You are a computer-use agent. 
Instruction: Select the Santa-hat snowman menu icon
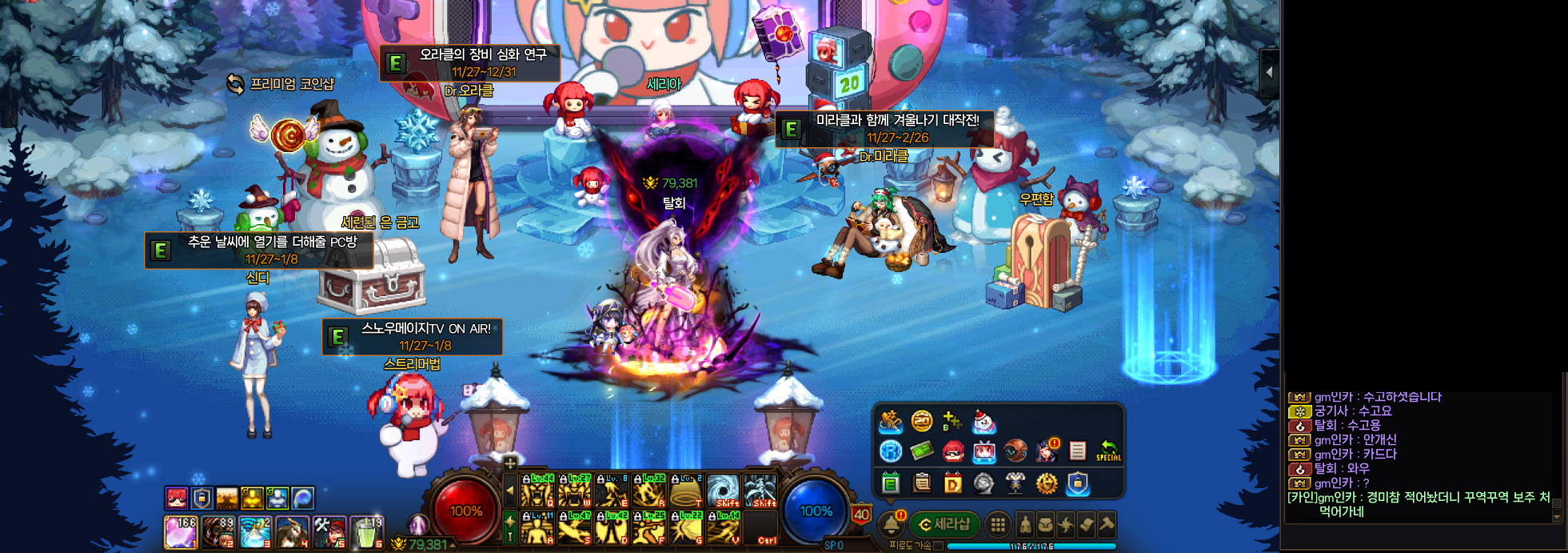click(983, 421)
